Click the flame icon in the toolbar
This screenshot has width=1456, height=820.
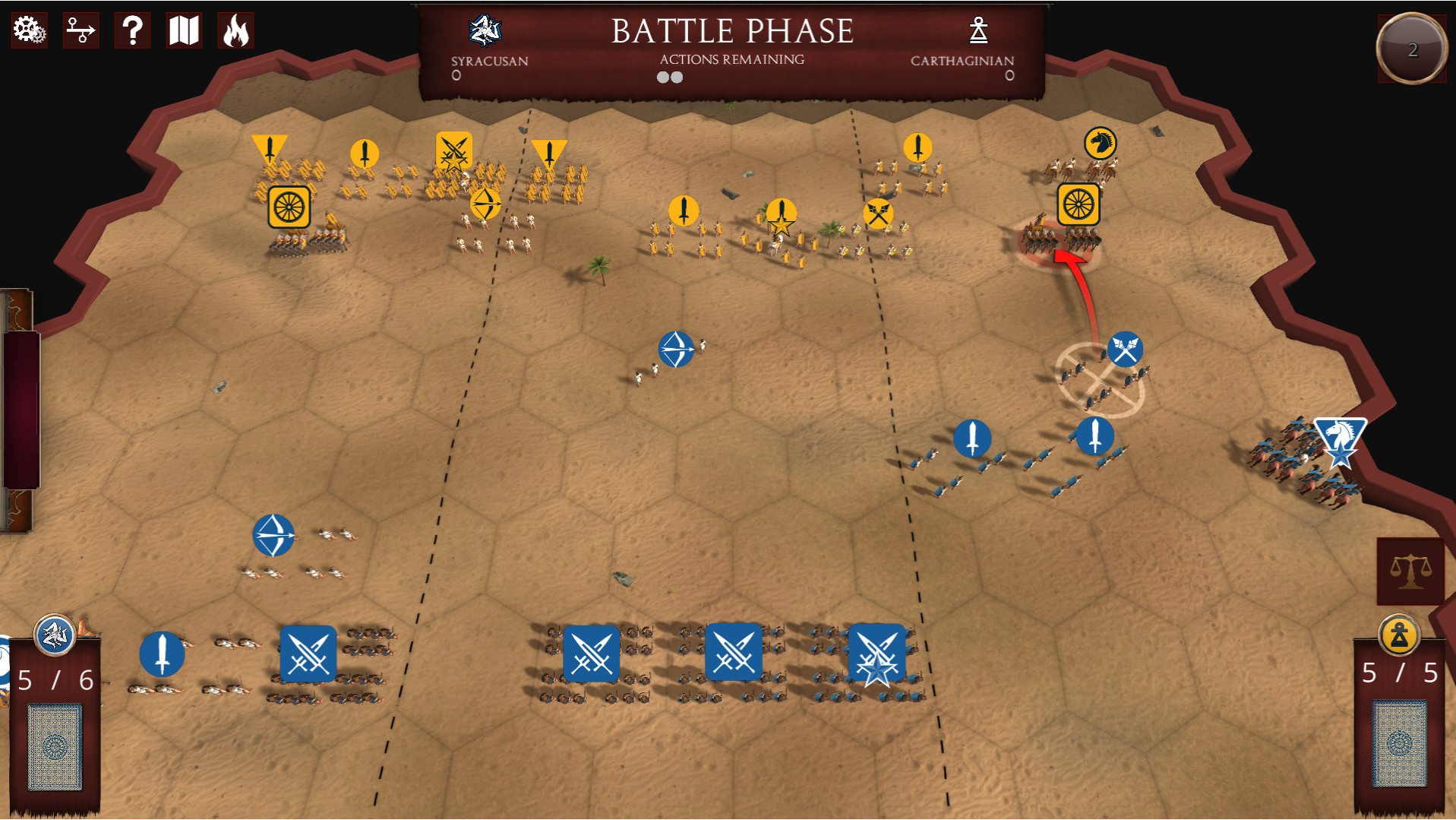pos(236,30)
